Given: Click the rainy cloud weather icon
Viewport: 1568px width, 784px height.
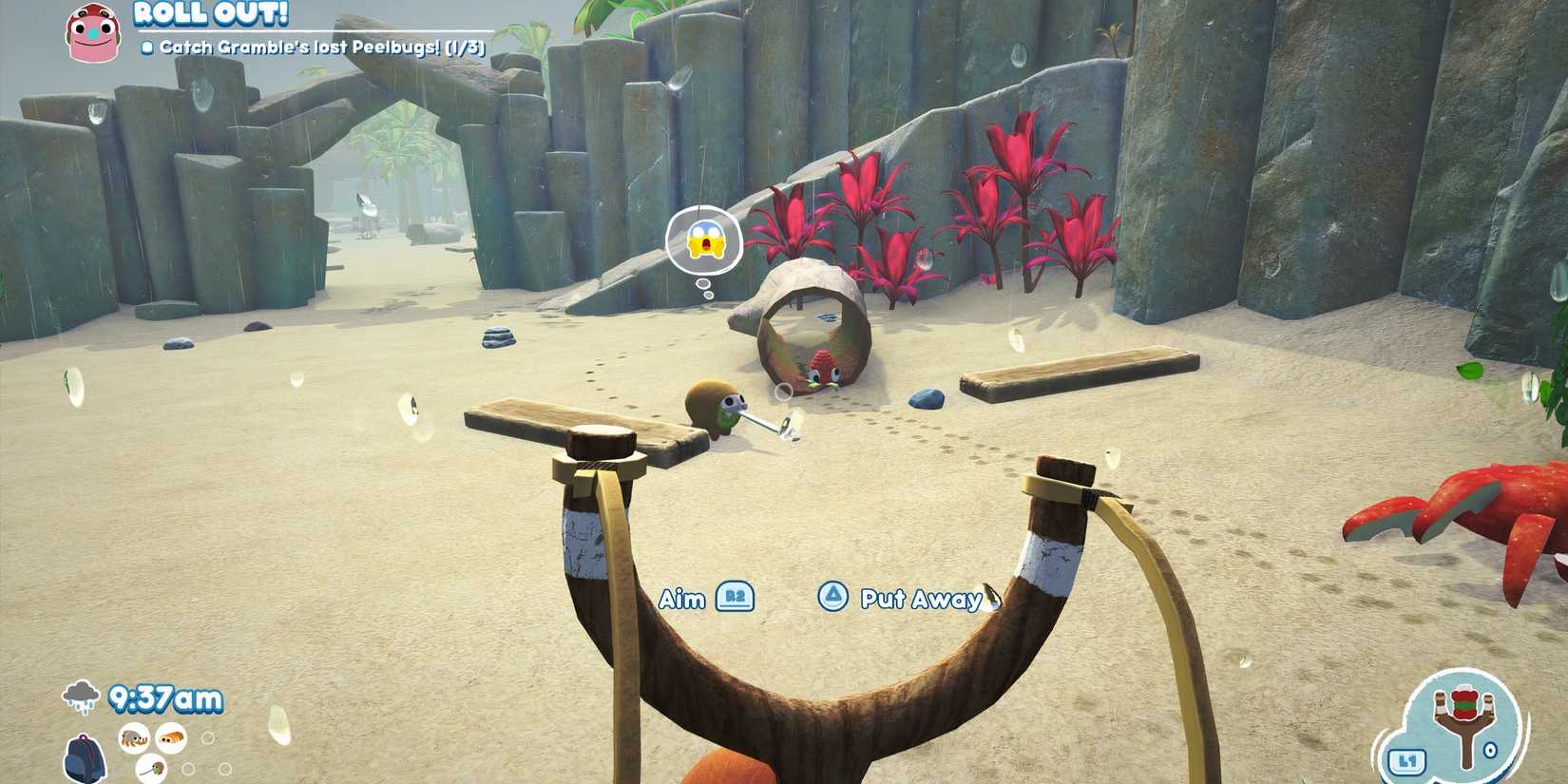Looking at the screenshot, I should pos(81,696).
